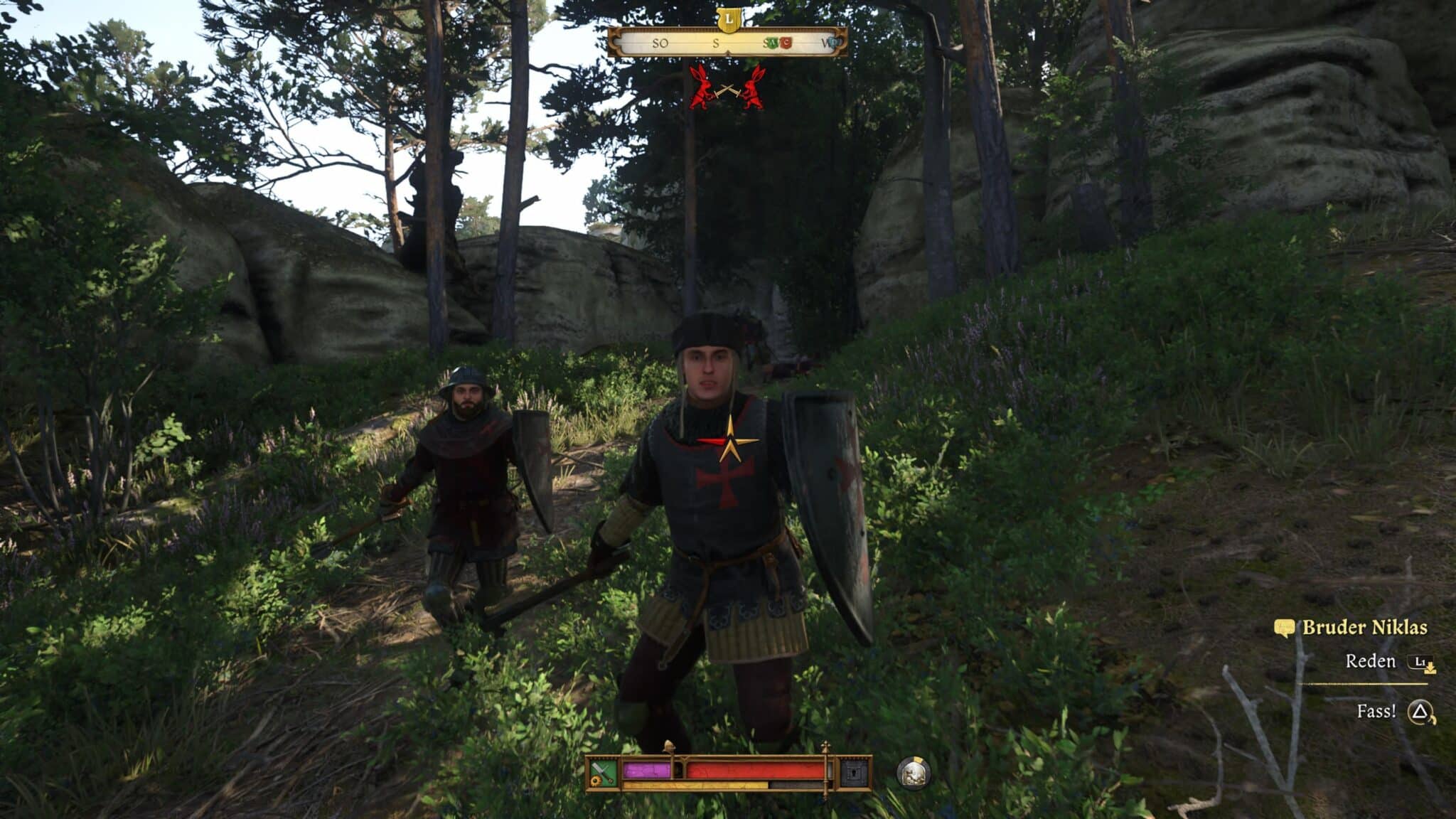The image size is (1456, 819).
Task: Click the Bruder Niklas name label
Action: (x=1364, y=628)
